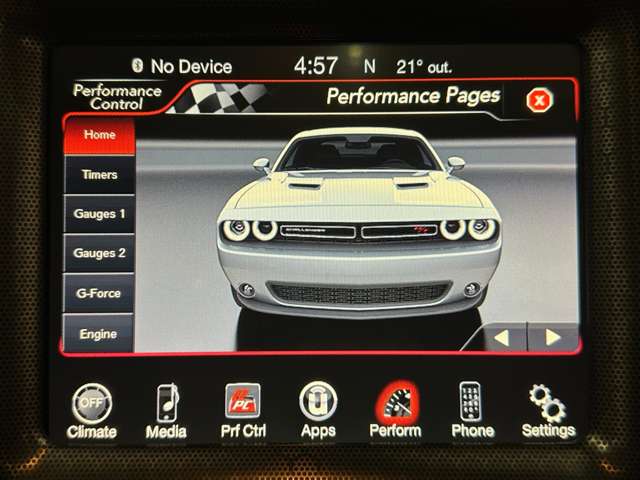
Task: Open the Engine performance page
Action: 99,334
